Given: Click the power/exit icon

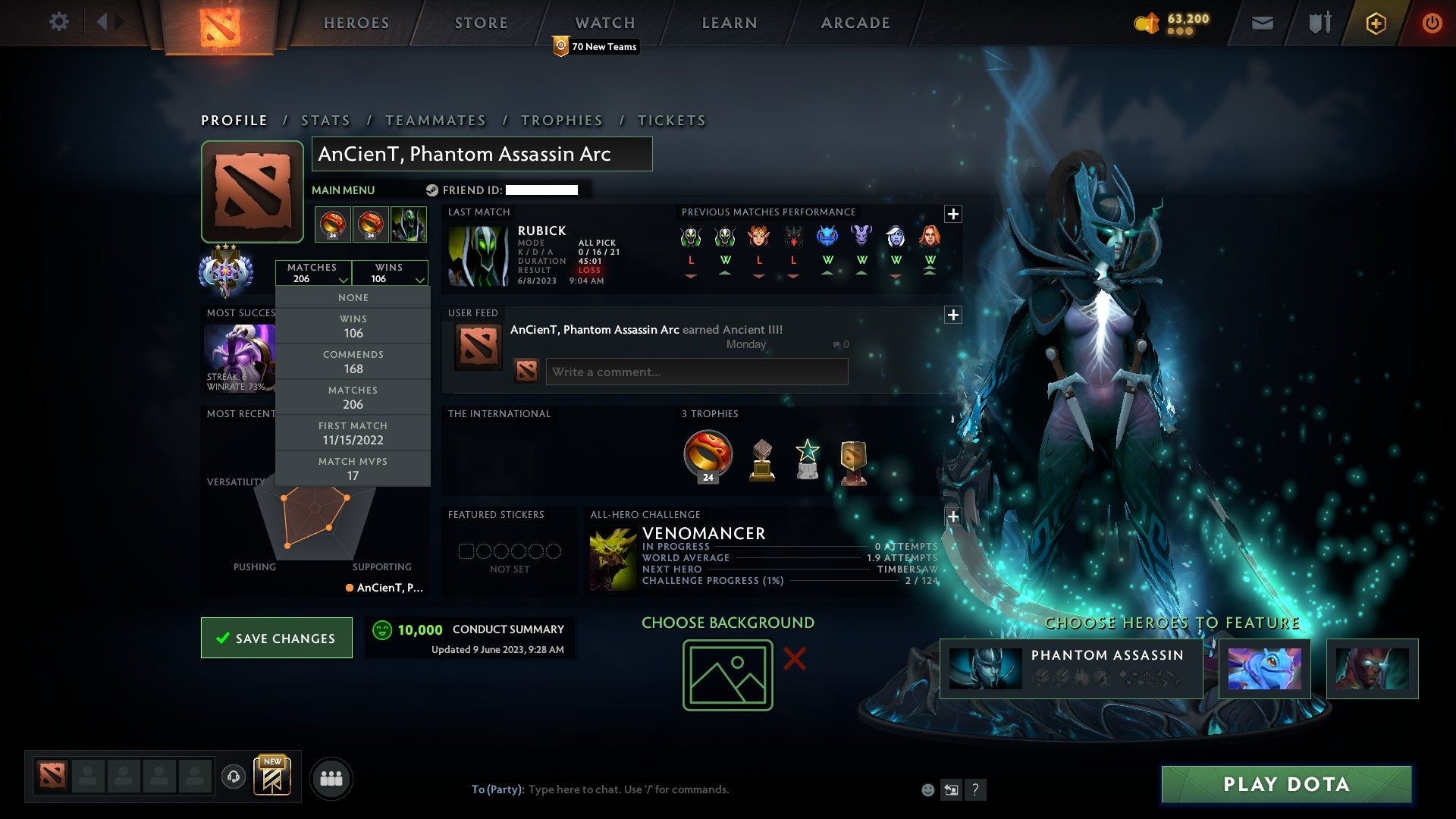Looking at the screenshot, I should (x=1432, y=23).
